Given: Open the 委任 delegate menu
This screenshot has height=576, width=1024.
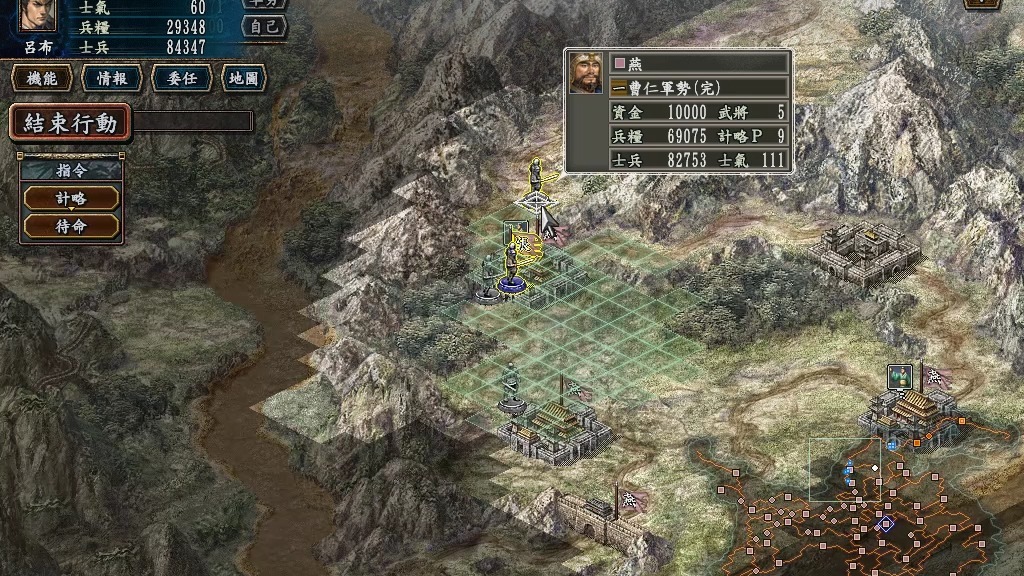Looking at the screenshot, I should click(x=181, y=79).
